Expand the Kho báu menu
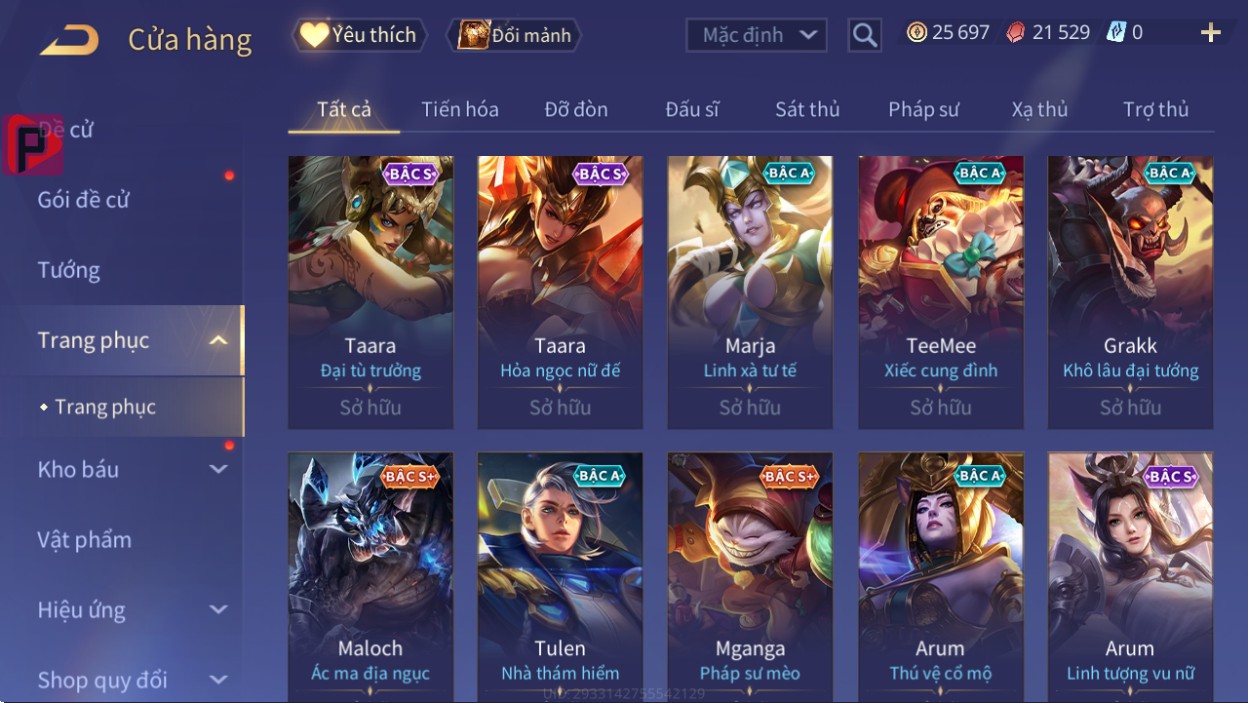The height and width of the screenshot is (703, 1248). 130,469
